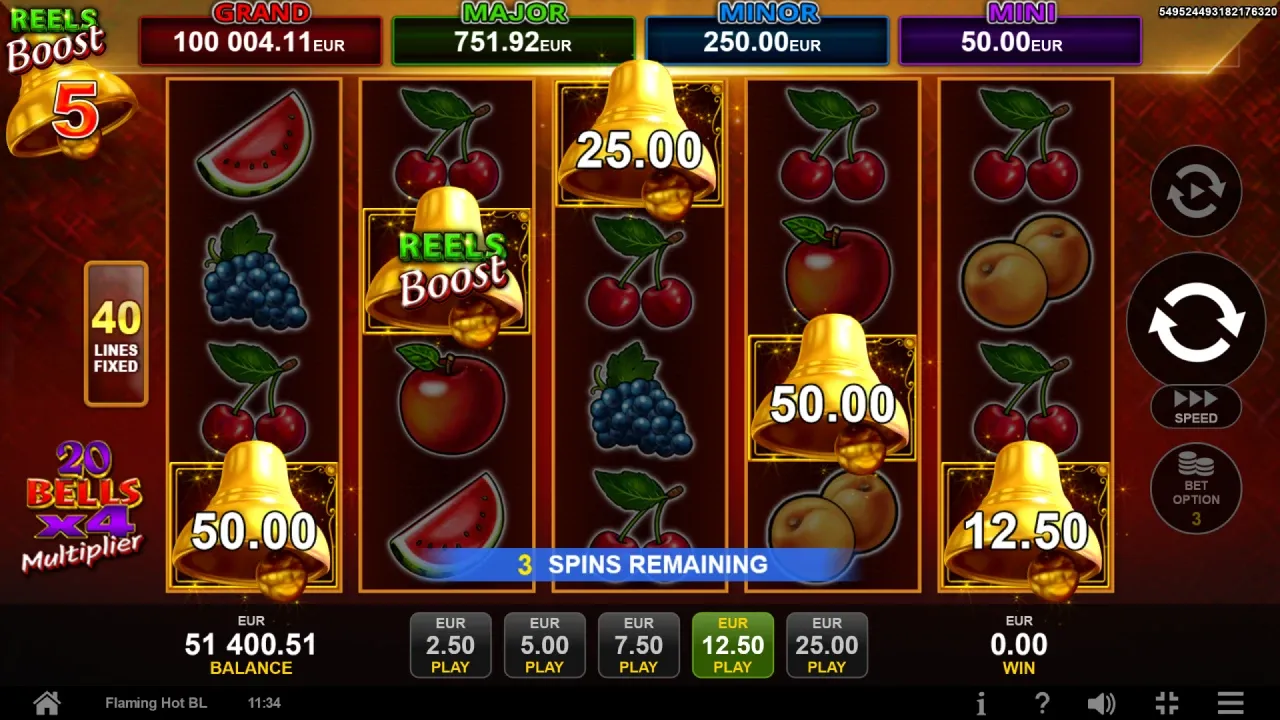Screen dimensions: 1280x720
Task: Choose the EUR 5.00 play bet
Action: 544,645
